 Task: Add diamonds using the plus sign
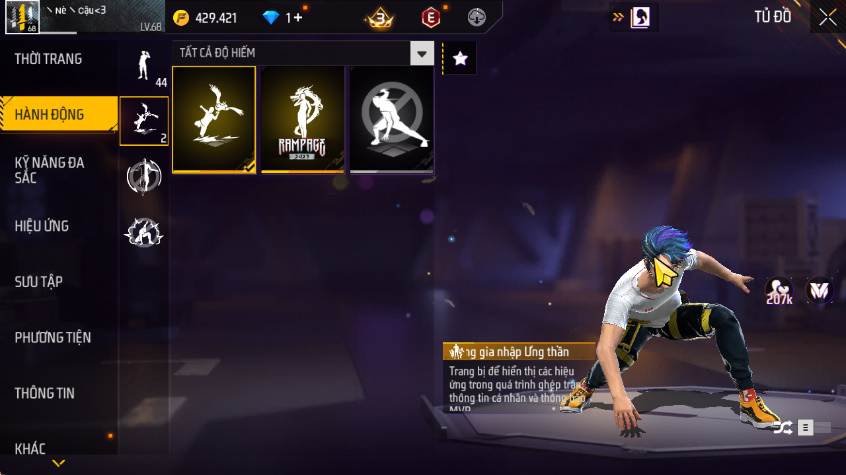pyautogui.click(x=297, y=17)
